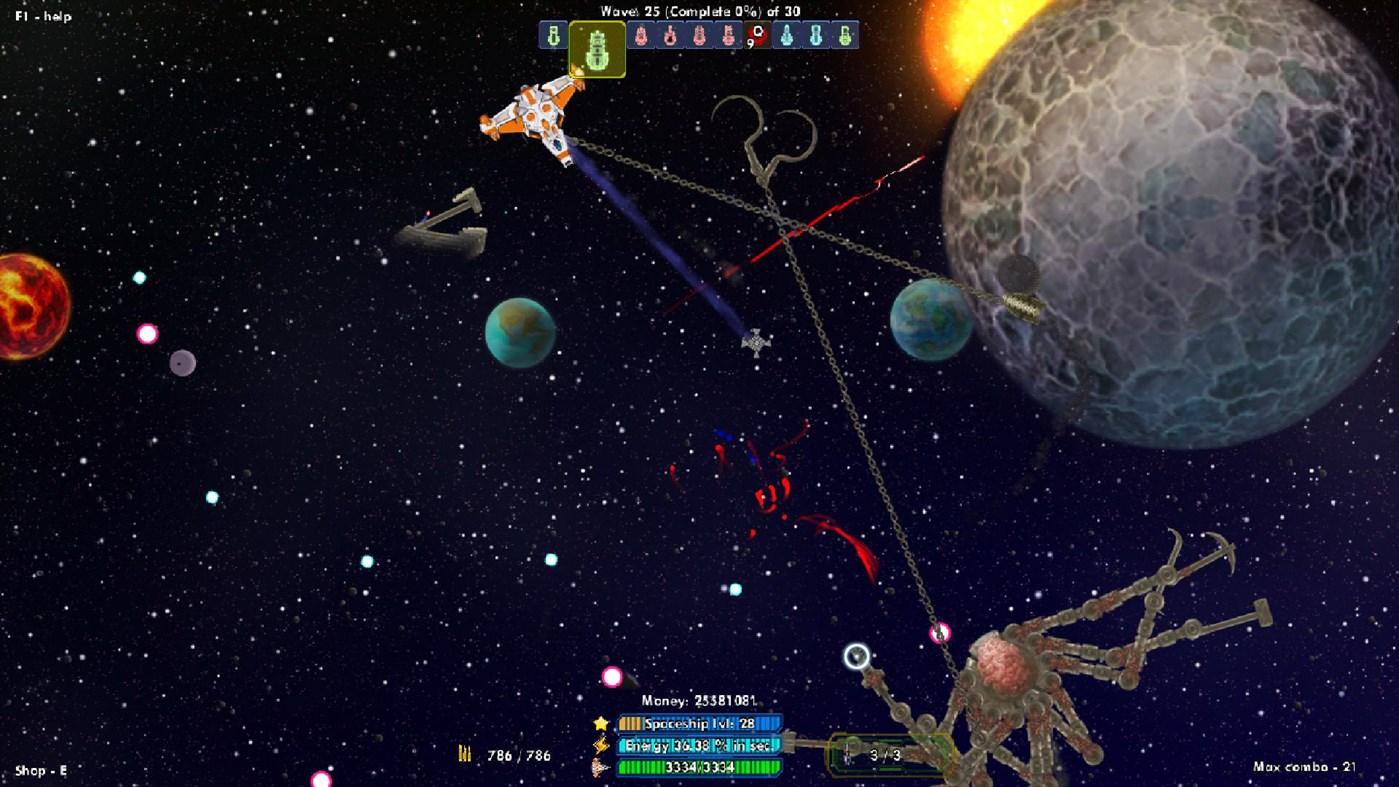Click the Wave 25 progress text
The width and height of the screenshot is (1399, 787).
(700, 11)
